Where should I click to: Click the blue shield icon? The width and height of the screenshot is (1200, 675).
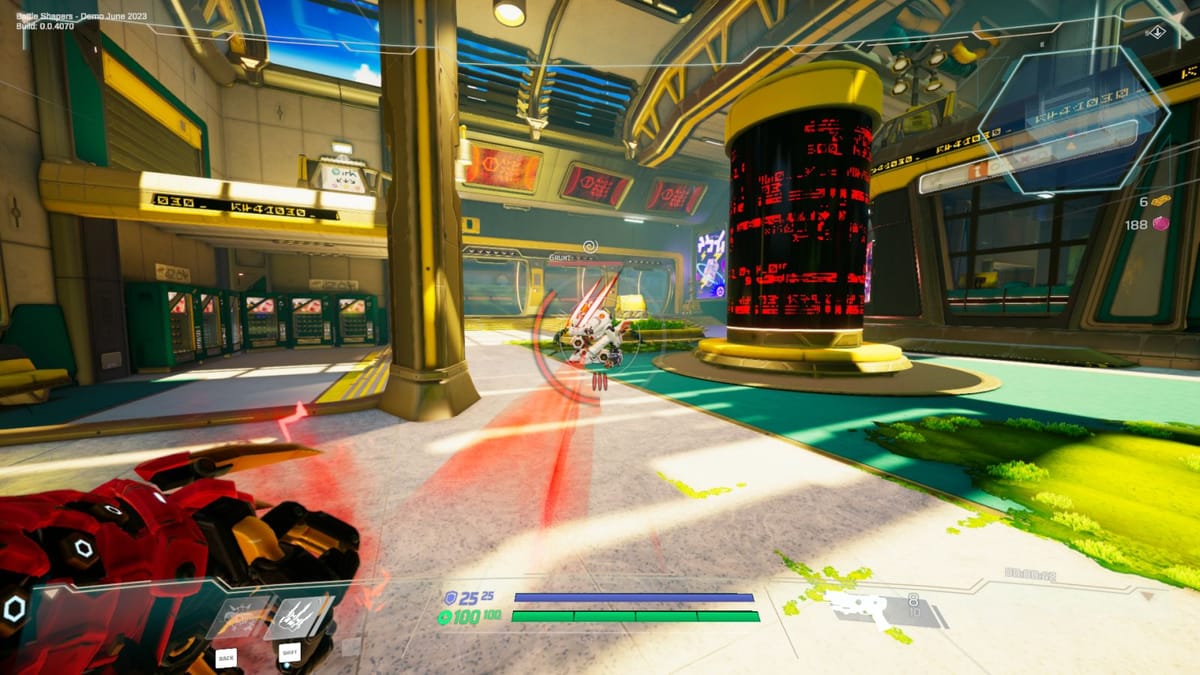point(450,597)
